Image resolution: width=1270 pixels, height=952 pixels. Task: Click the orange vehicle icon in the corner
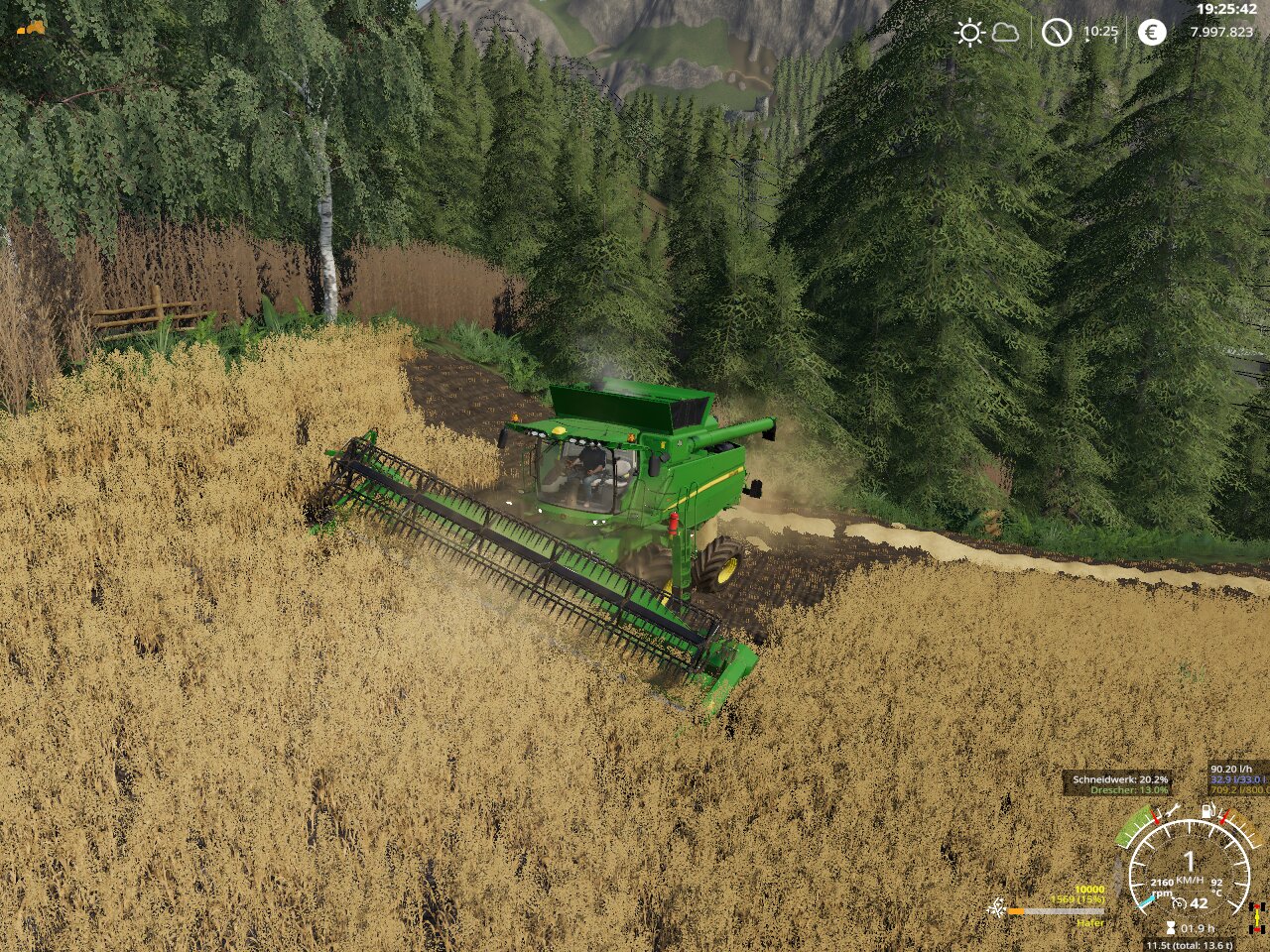point(32,28)
